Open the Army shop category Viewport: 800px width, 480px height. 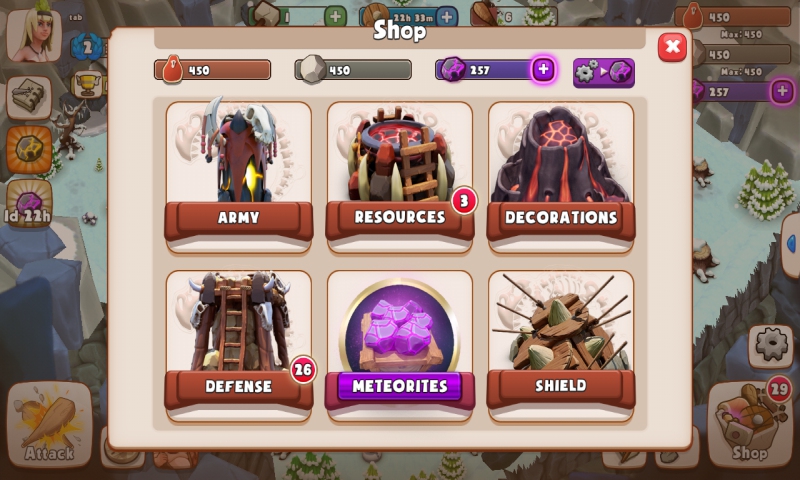point(238,170)
